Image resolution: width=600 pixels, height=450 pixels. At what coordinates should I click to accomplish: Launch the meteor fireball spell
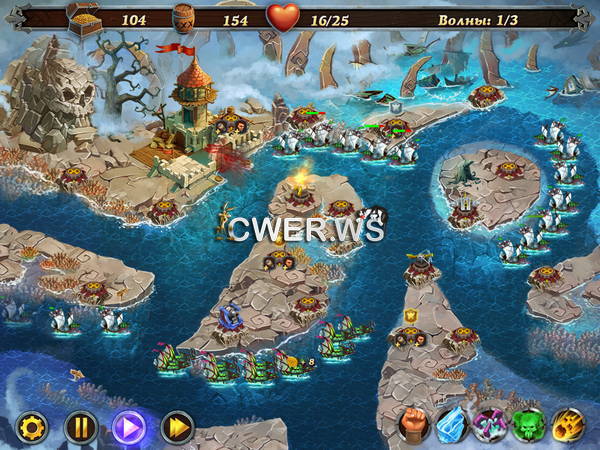tap(569, 425)
